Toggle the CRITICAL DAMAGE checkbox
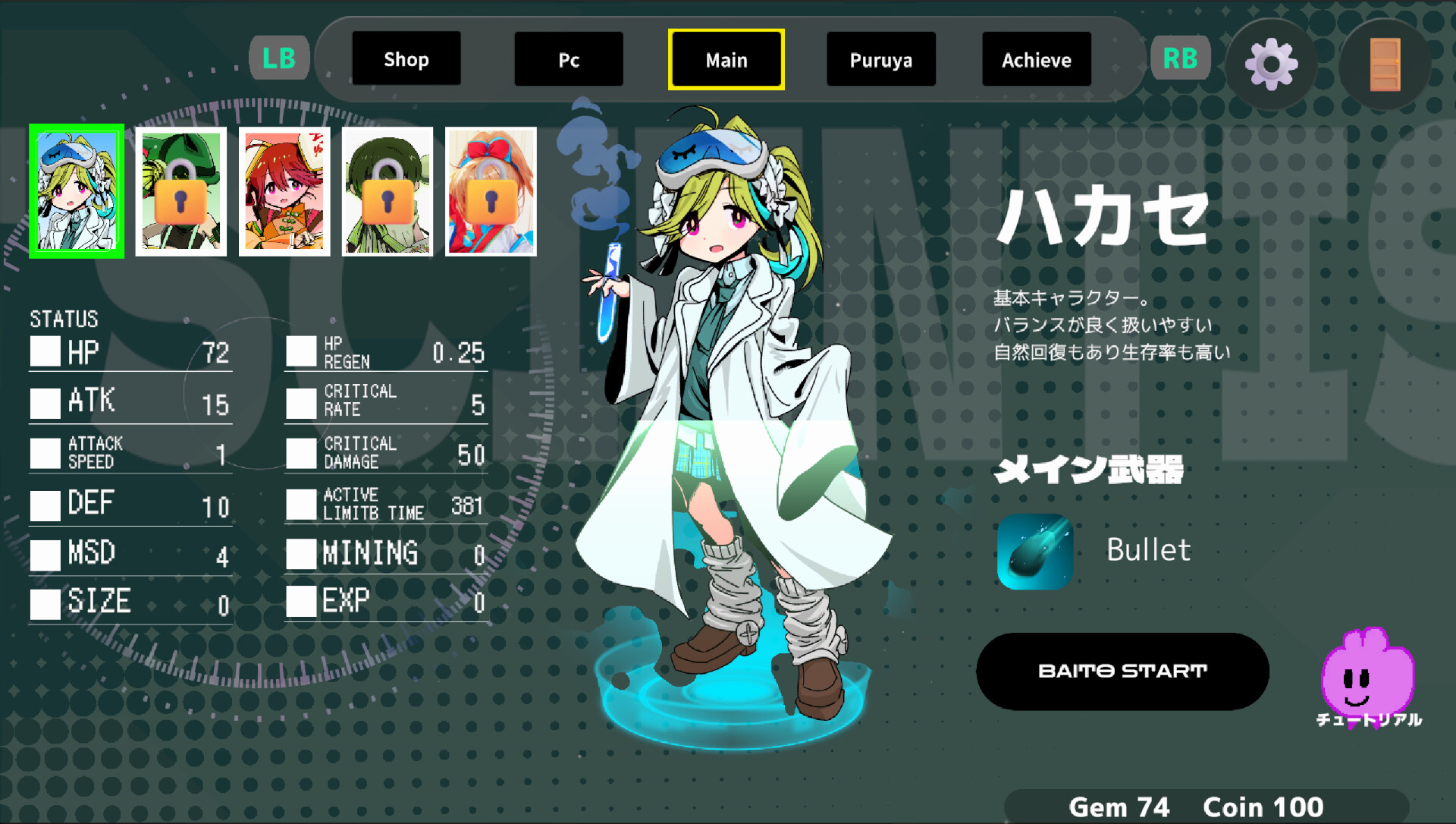The image size is (1456, 824). (x=301, y=453)
